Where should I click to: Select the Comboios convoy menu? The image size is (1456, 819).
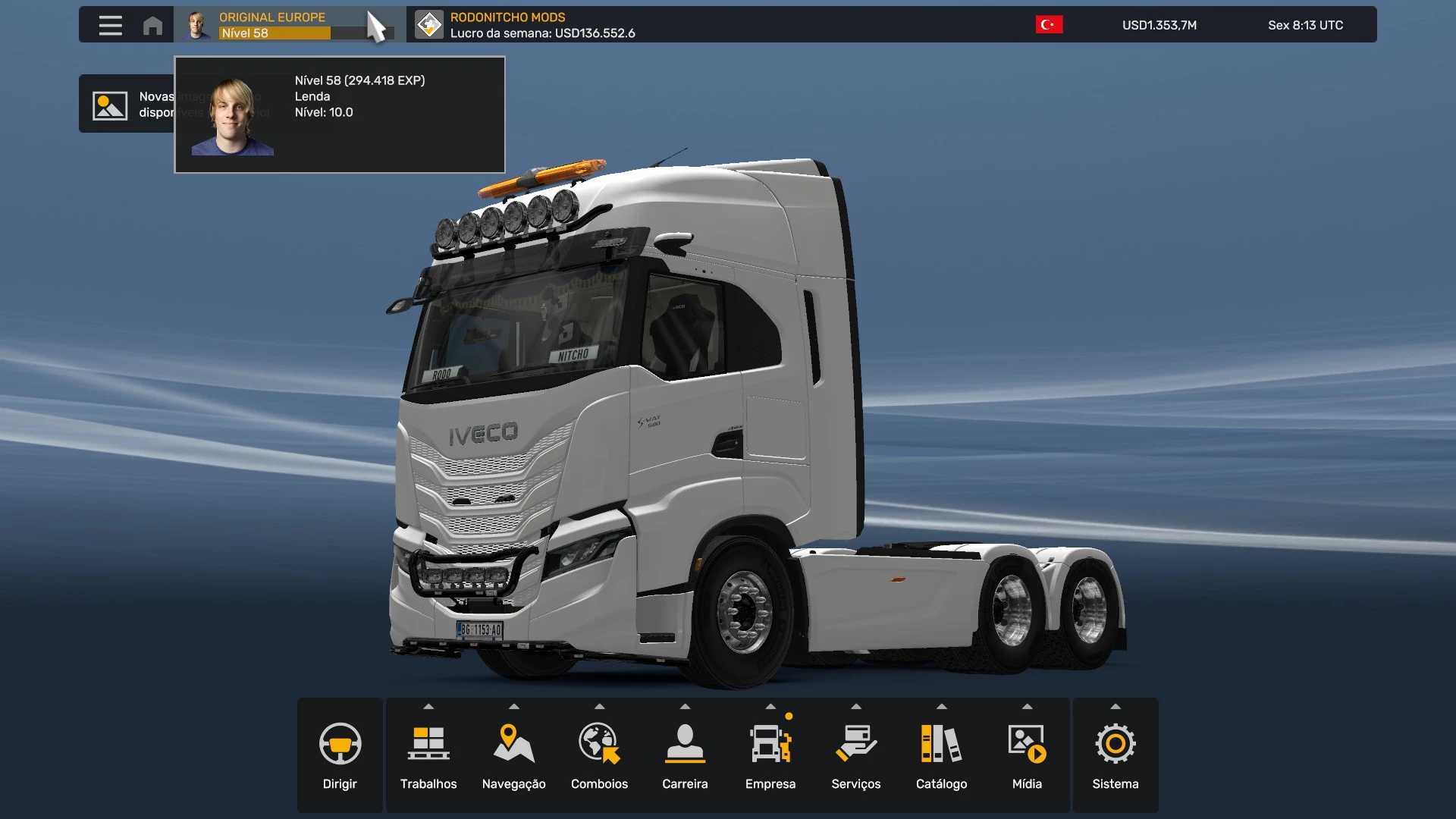[x=599, y=755]
